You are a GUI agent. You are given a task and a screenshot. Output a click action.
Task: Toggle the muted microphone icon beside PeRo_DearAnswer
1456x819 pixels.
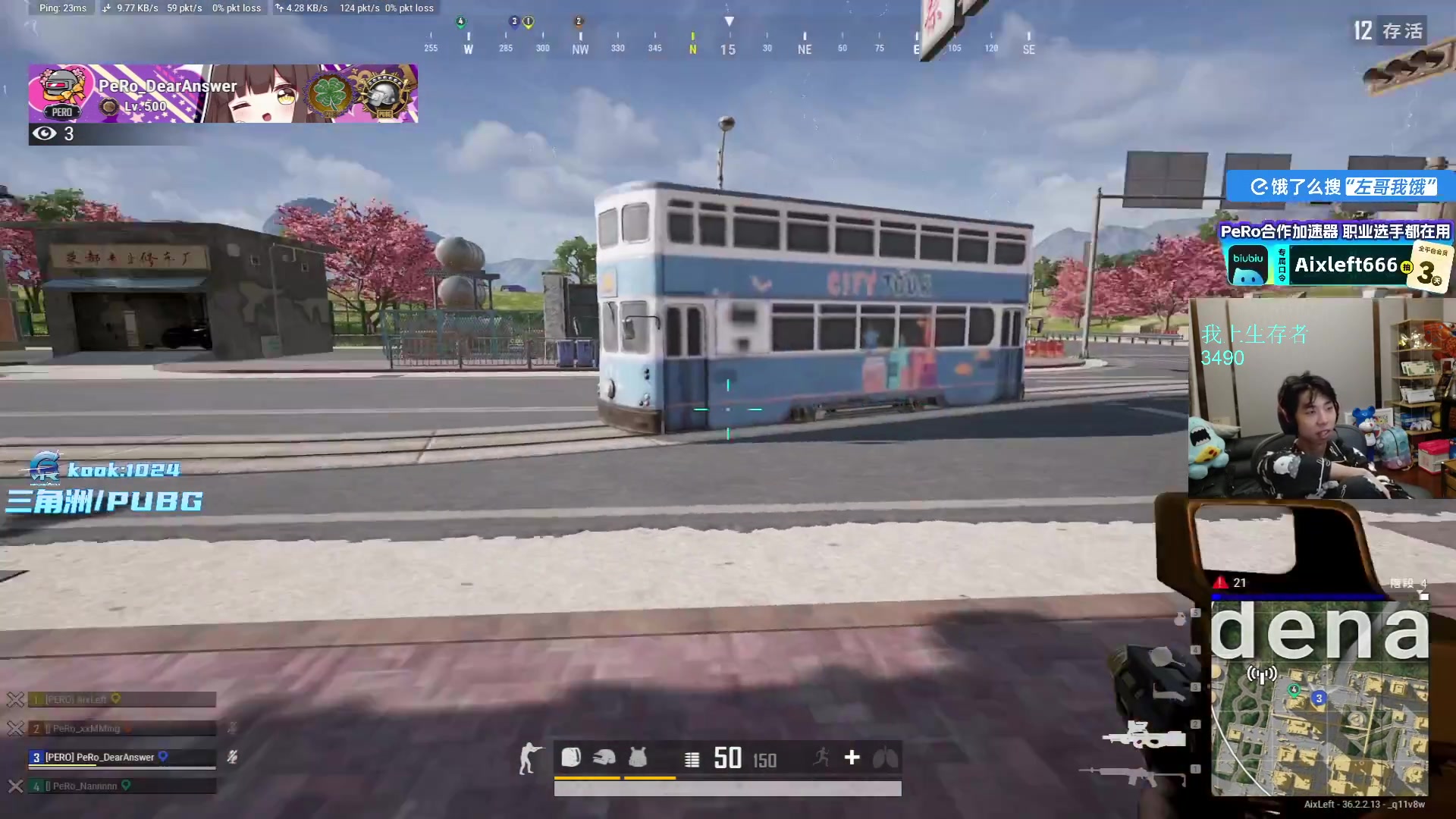click(x=232, y=757)
